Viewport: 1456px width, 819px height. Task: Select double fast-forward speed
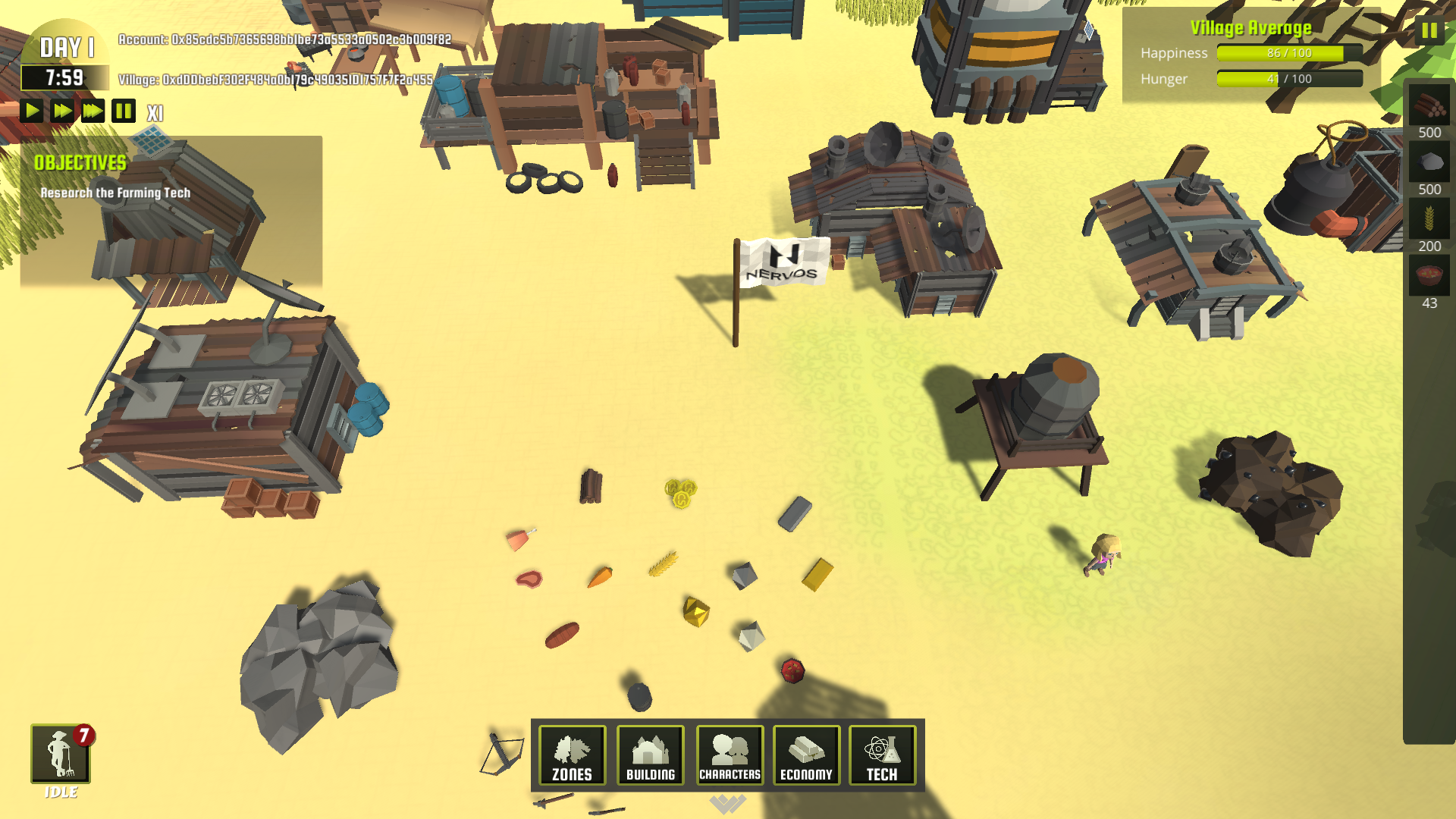pyautogui.click(x=62, y=111)
